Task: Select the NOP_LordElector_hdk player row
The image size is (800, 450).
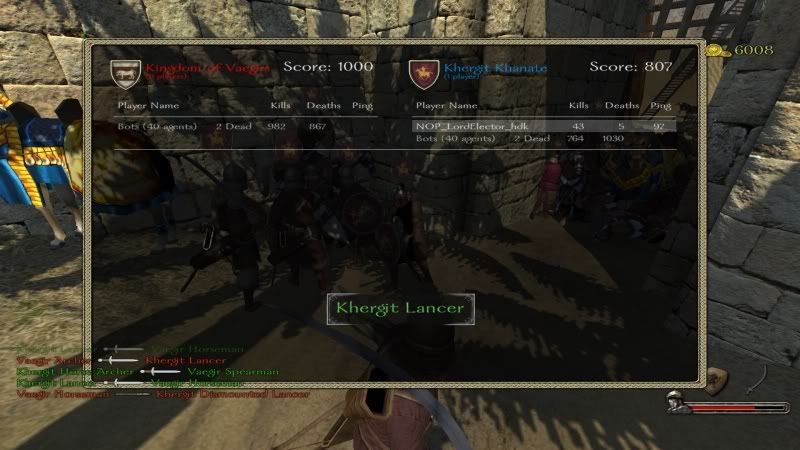Action: [543, 126]
